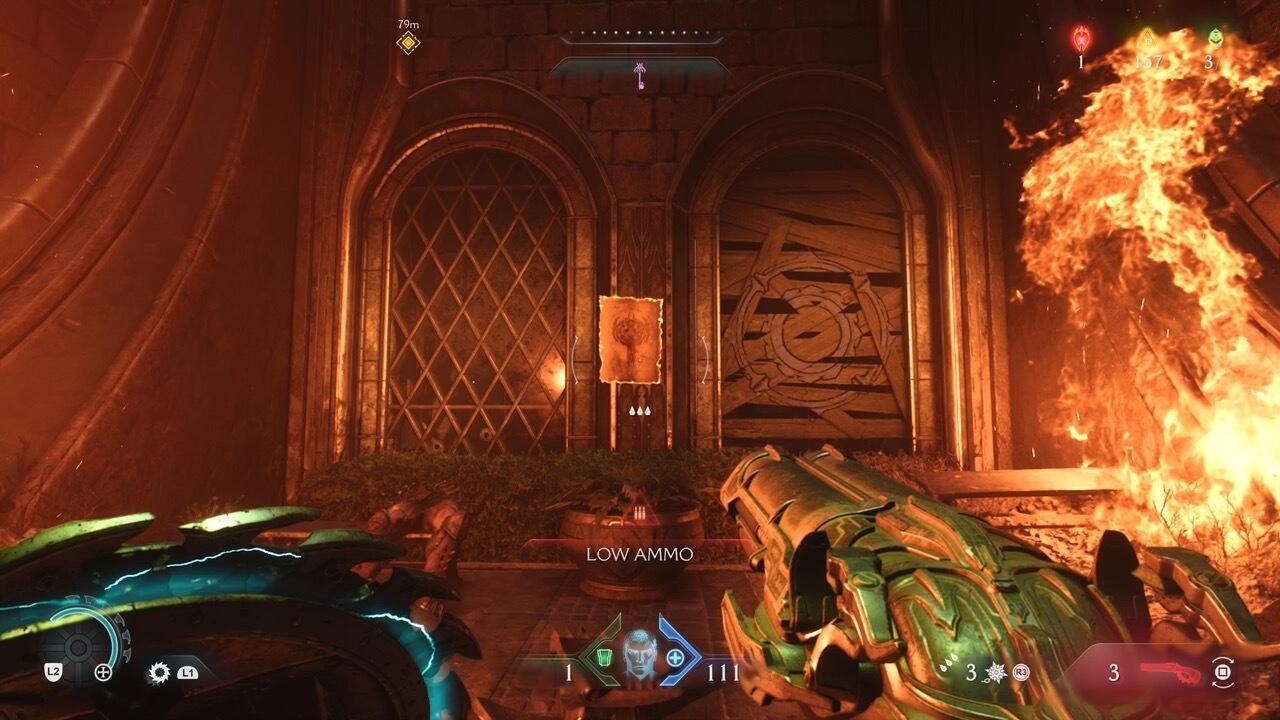The height and width of the screenshot is (720, 1280).
Task: Select the green relic orb icon
Action: pyautogui.click(x=1216, y=37)
